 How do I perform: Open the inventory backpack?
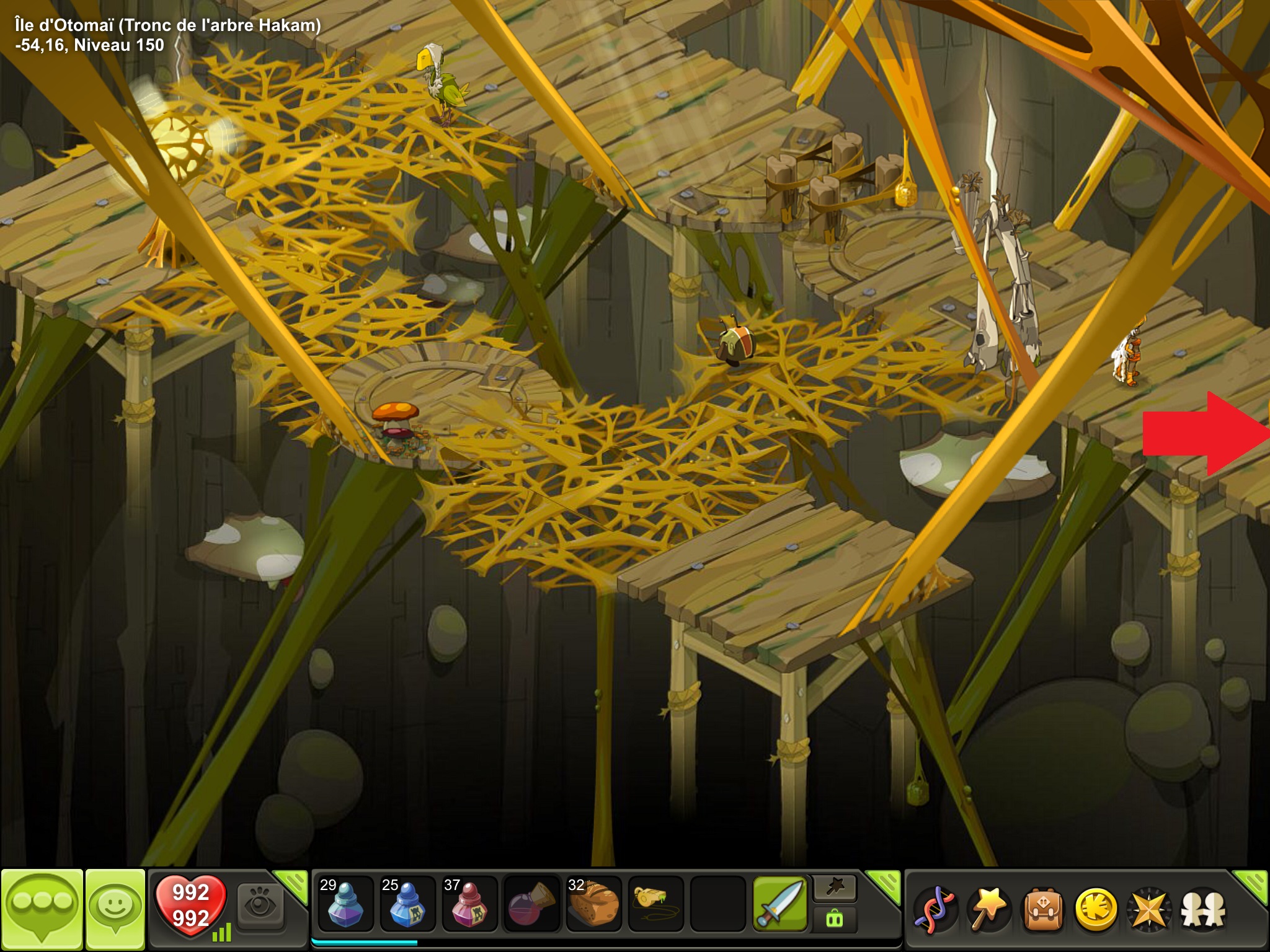coord(1043,910)
